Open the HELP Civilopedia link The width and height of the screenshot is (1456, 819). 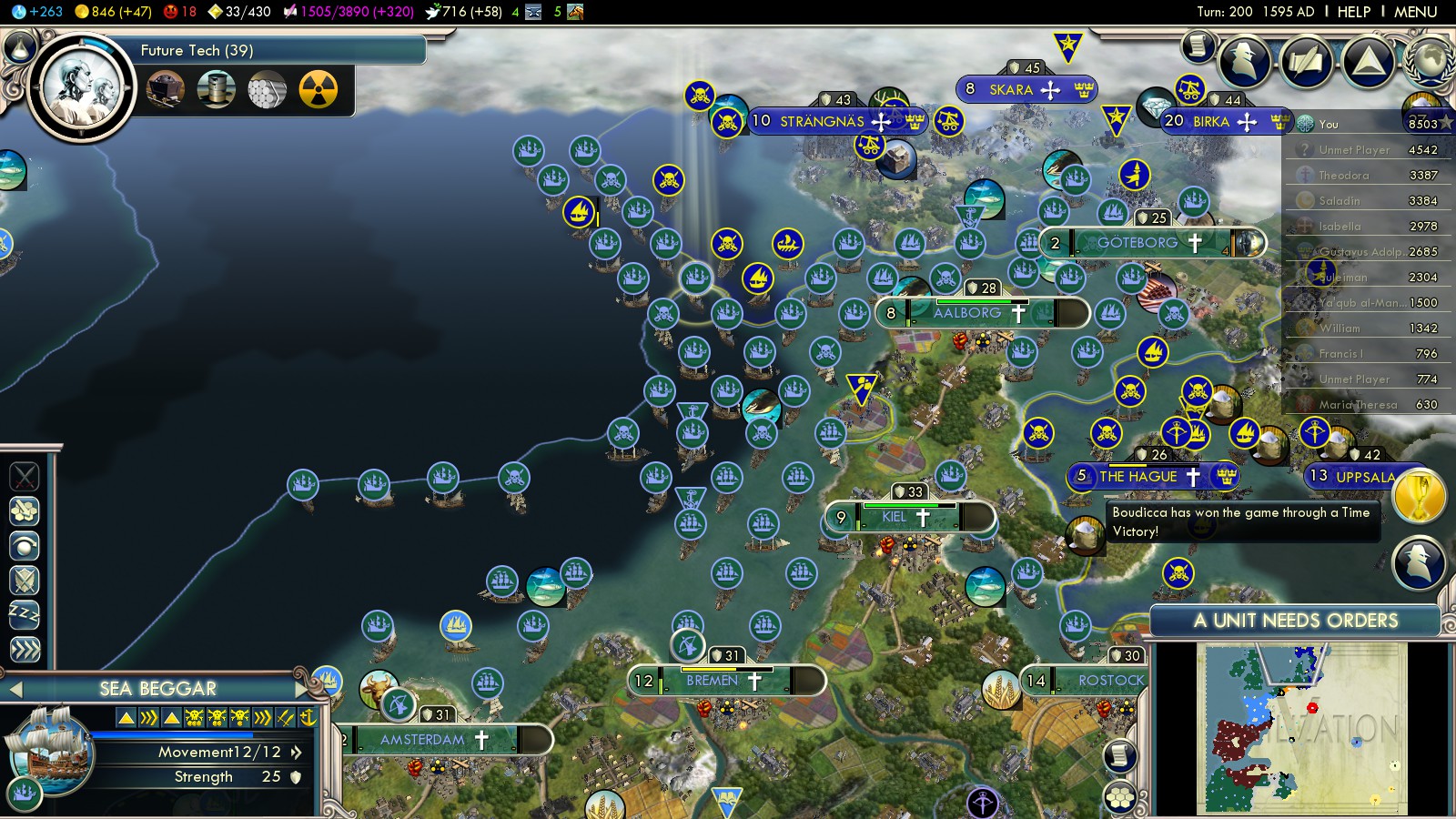click(1353, 12)
